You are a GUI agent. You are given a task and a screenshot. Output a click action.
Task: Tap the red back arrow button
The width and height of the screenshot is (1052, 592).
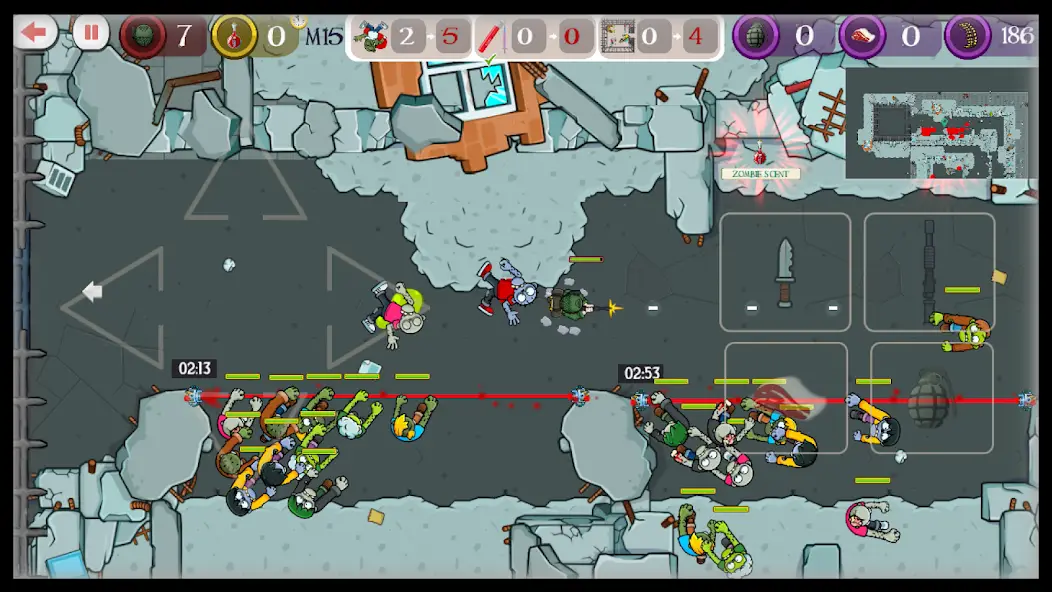pos(36,33)
